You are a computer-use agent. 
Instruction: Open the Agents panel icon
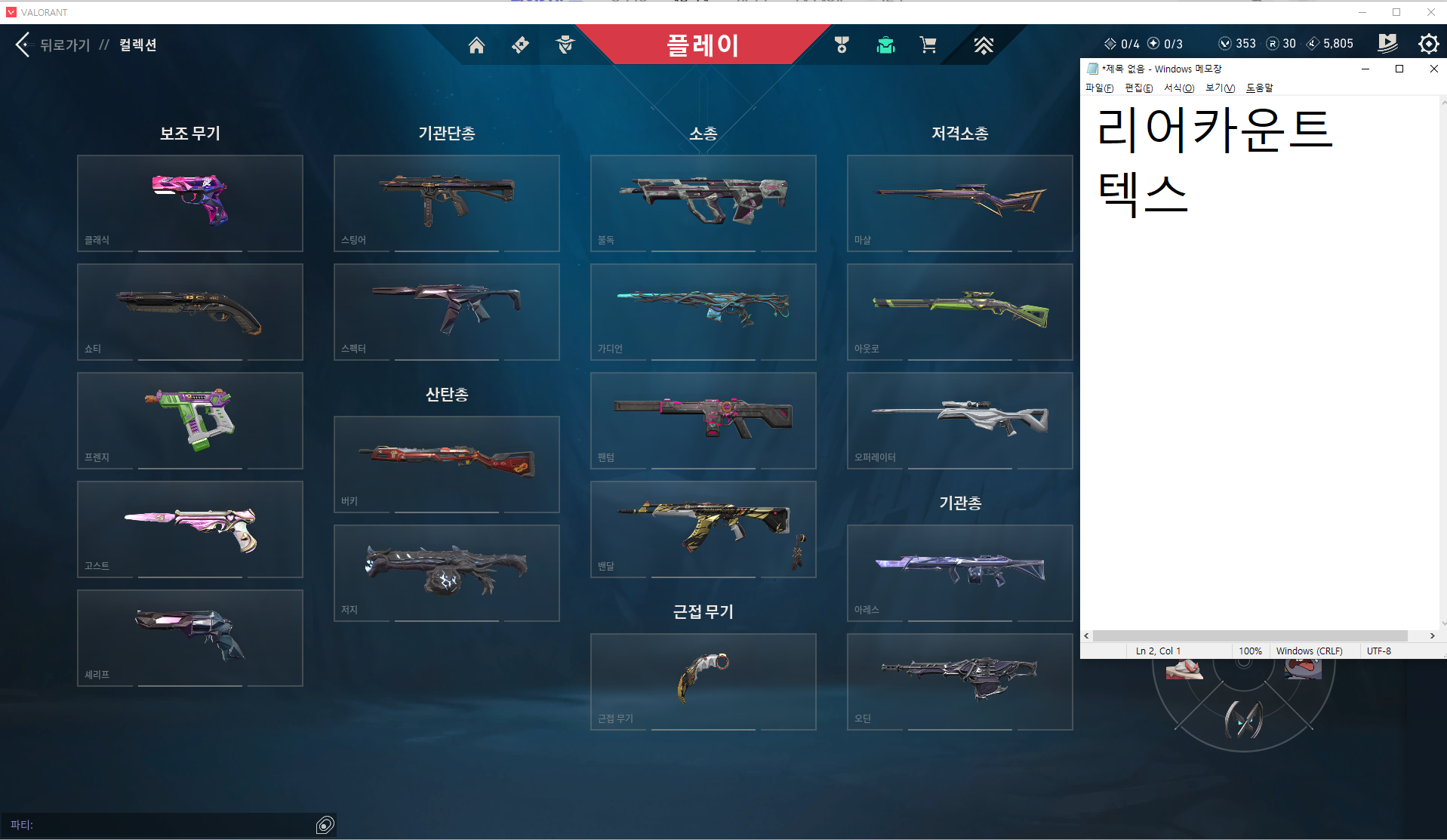565,45
